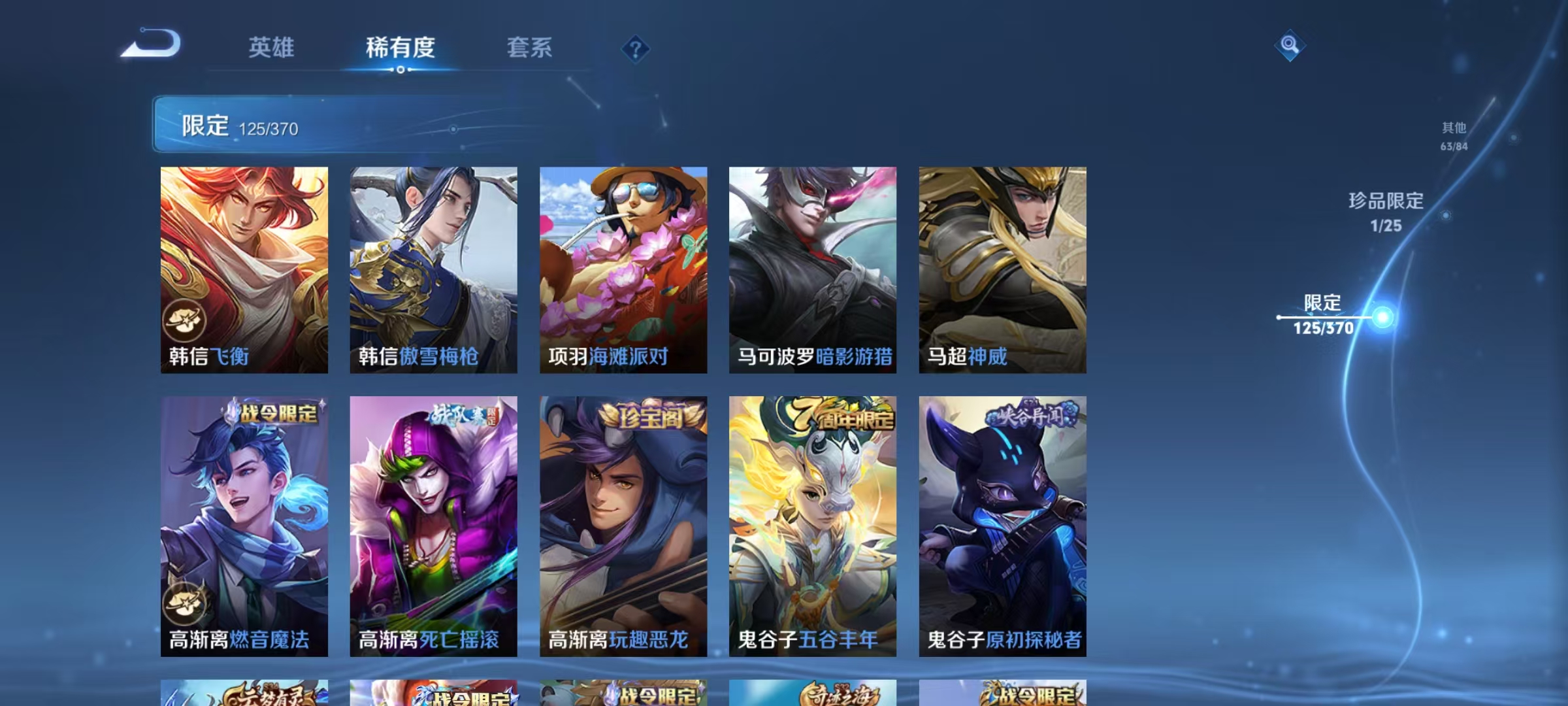Select the 稀有度 tab

(x=400, y=48)
